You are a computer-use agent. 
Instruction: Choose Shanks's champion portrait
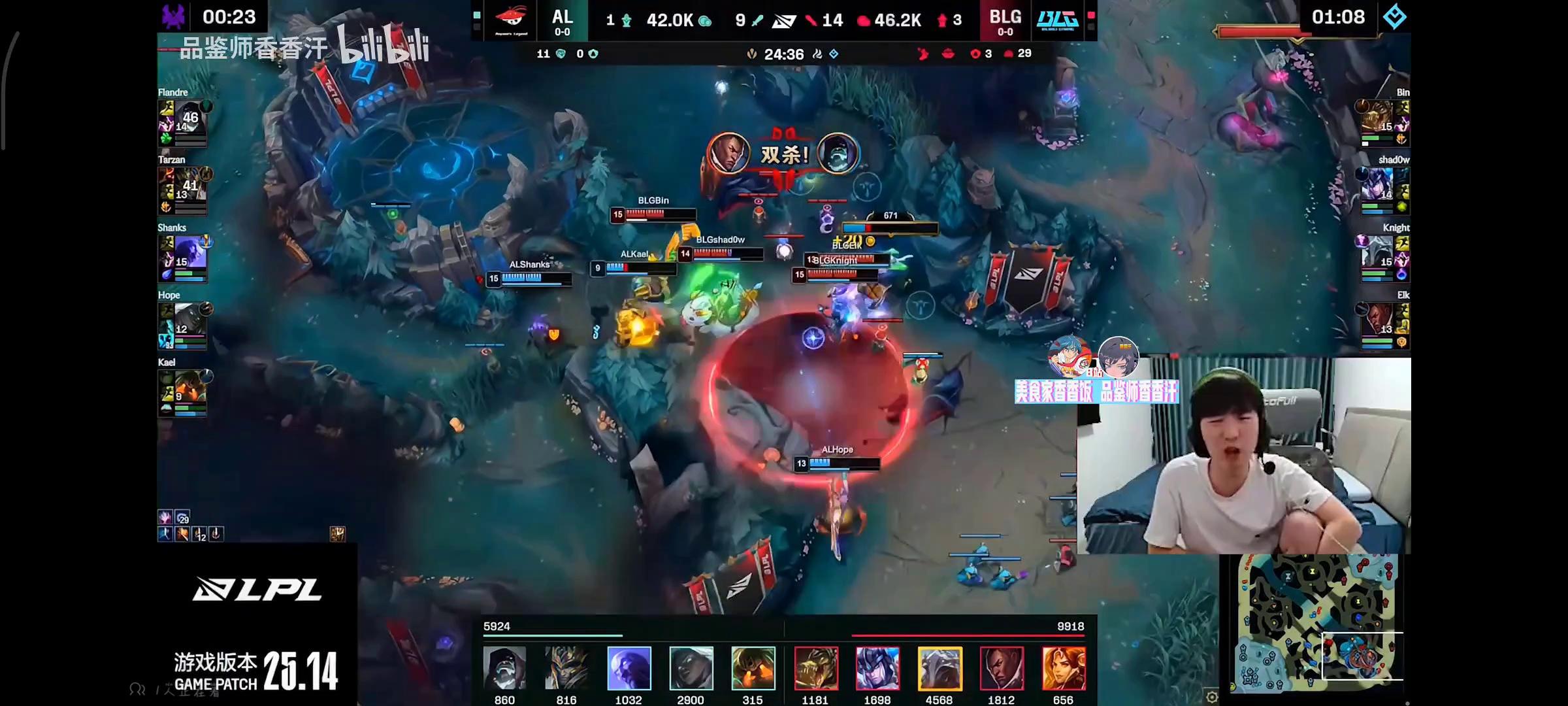tap(189, 254)
